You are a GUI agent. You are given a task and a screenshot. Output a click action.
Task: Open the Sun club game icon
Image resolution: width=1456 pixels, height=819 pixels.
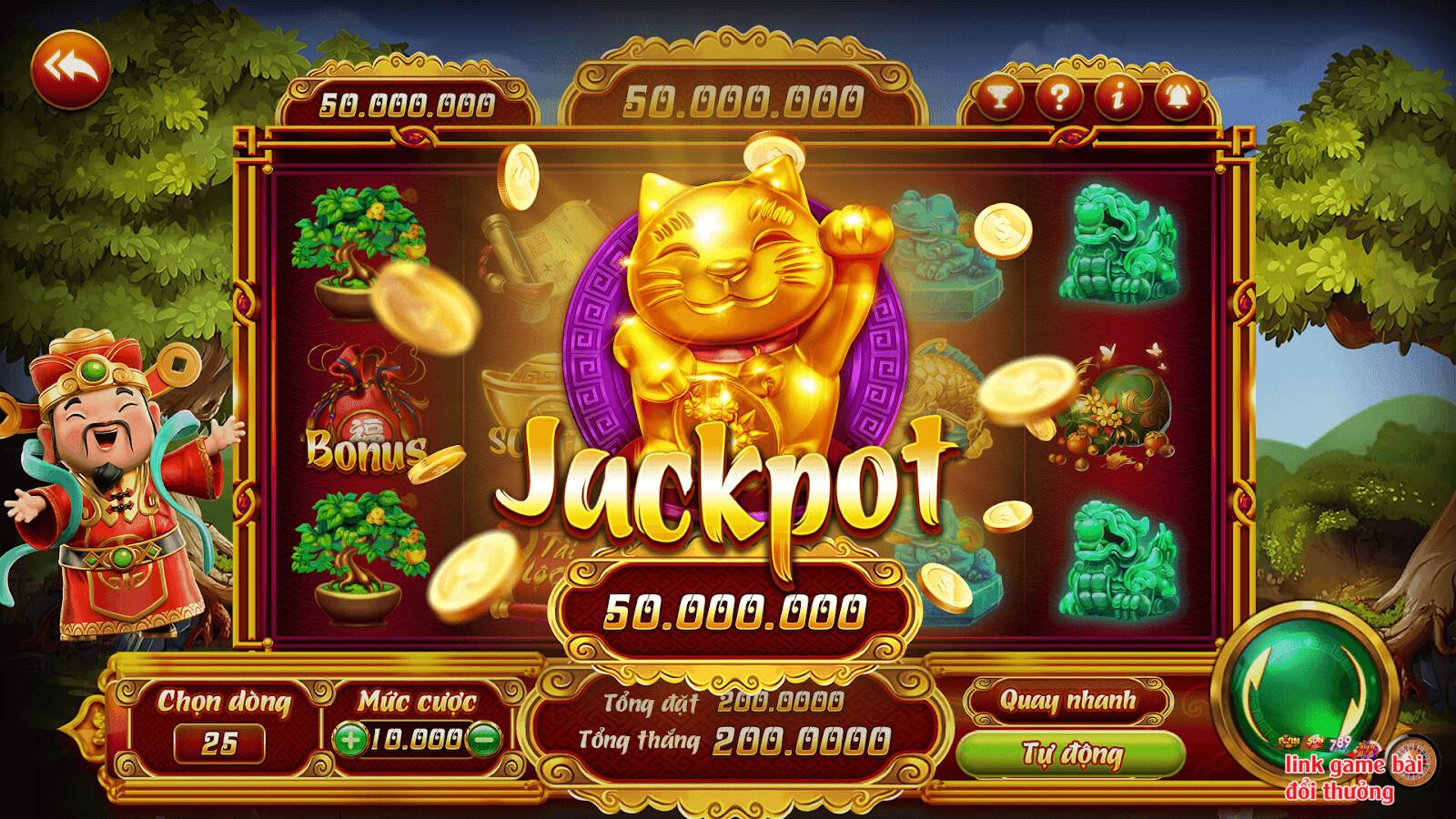pos(1314,742)
